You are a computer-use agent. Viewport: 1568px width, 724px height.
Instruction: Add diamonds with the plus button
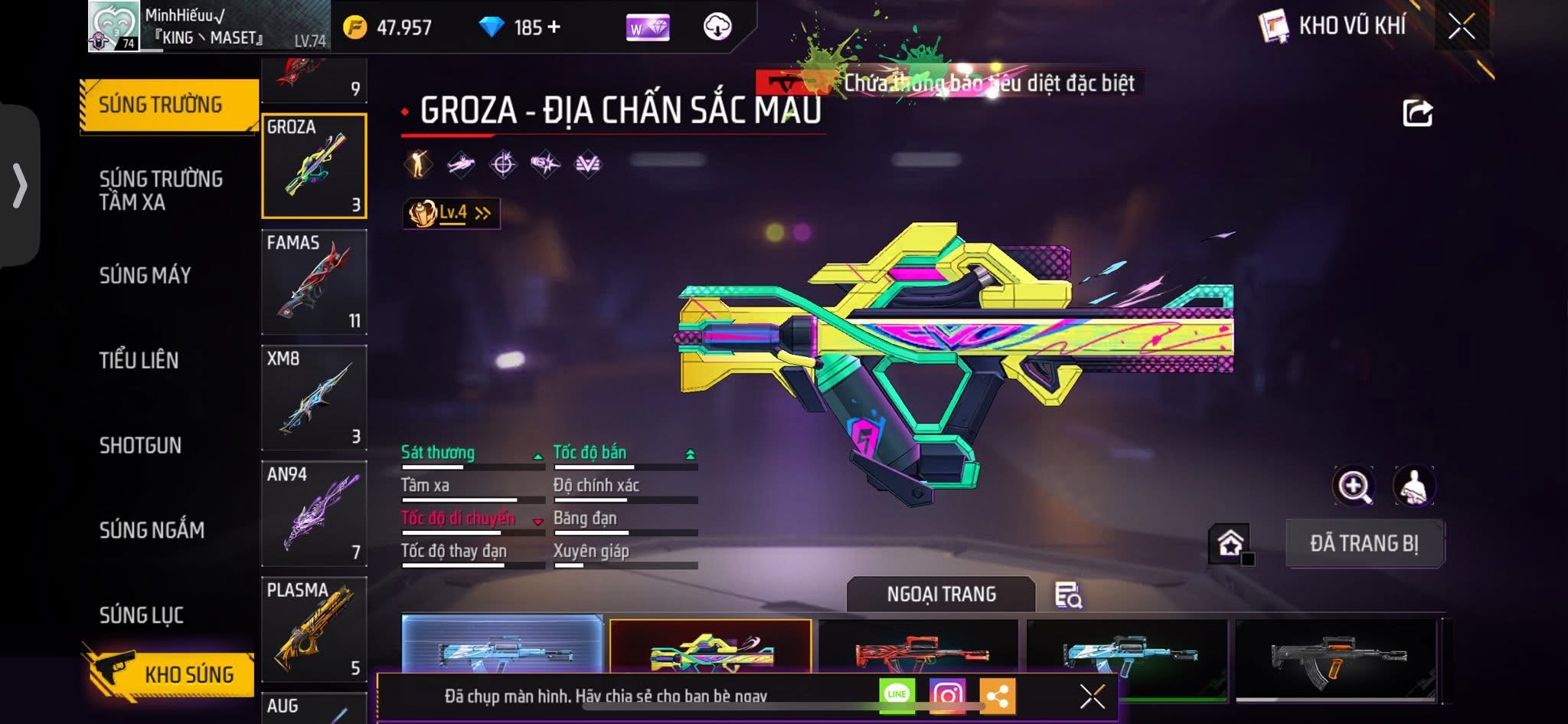coord(554,28)
